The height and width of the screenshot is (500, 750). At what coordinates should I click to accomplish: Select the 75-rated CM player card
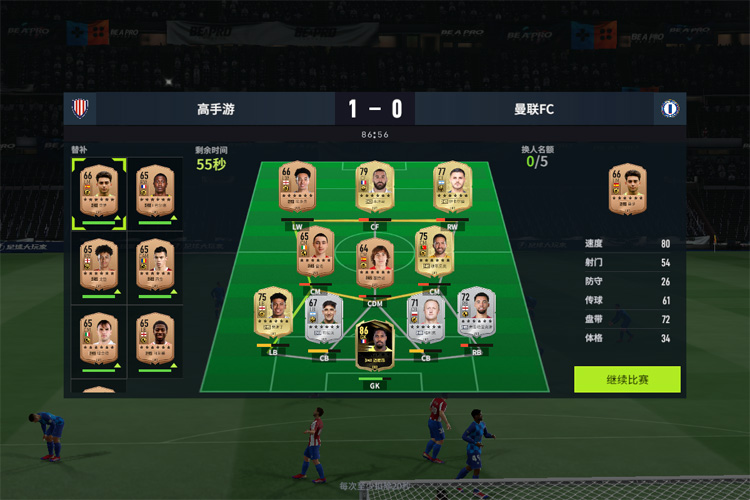(434, 252)
